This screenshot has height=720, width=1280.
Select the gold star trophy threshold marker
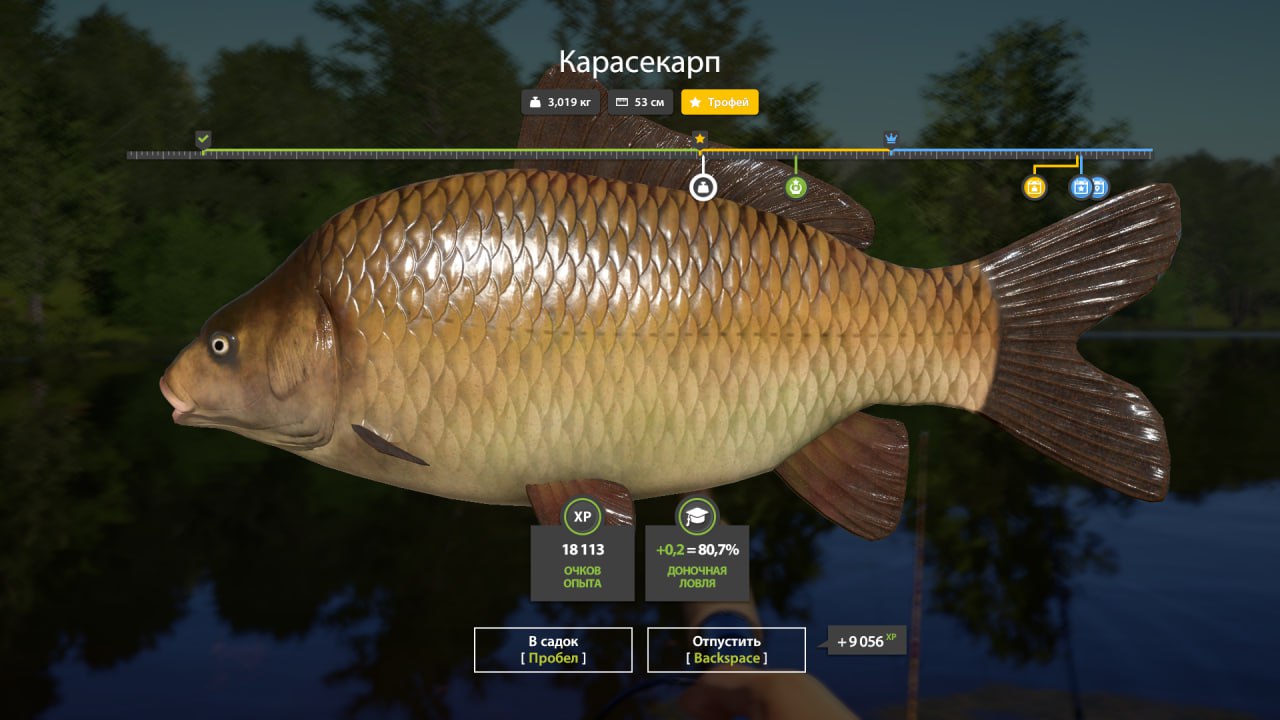pyautogui.click(x=700, y=138)
